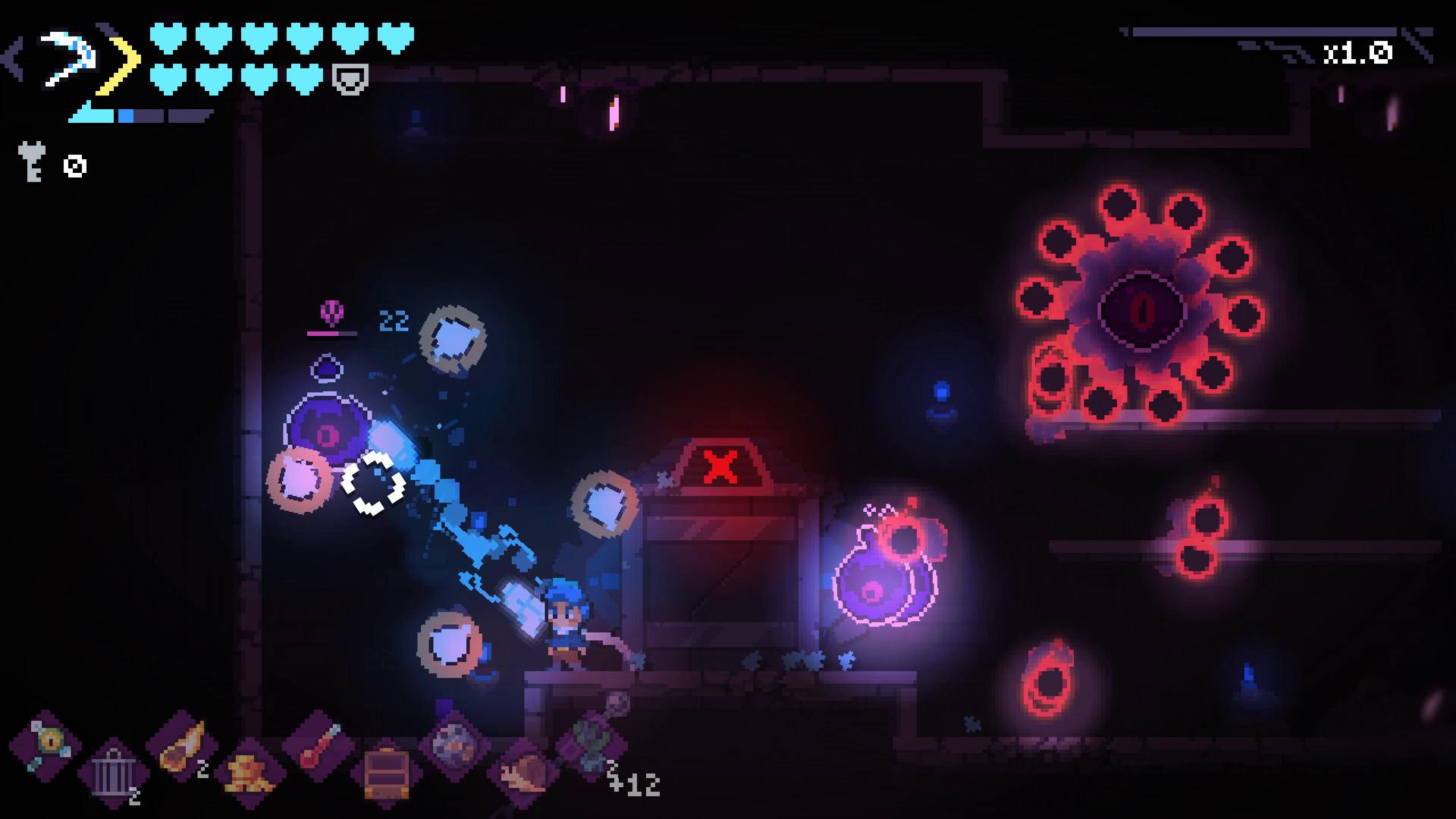The height and width of the screenshot is (819, 1456).
Task: Select the keyring charm trinket icon
Action: pos(48,742)
